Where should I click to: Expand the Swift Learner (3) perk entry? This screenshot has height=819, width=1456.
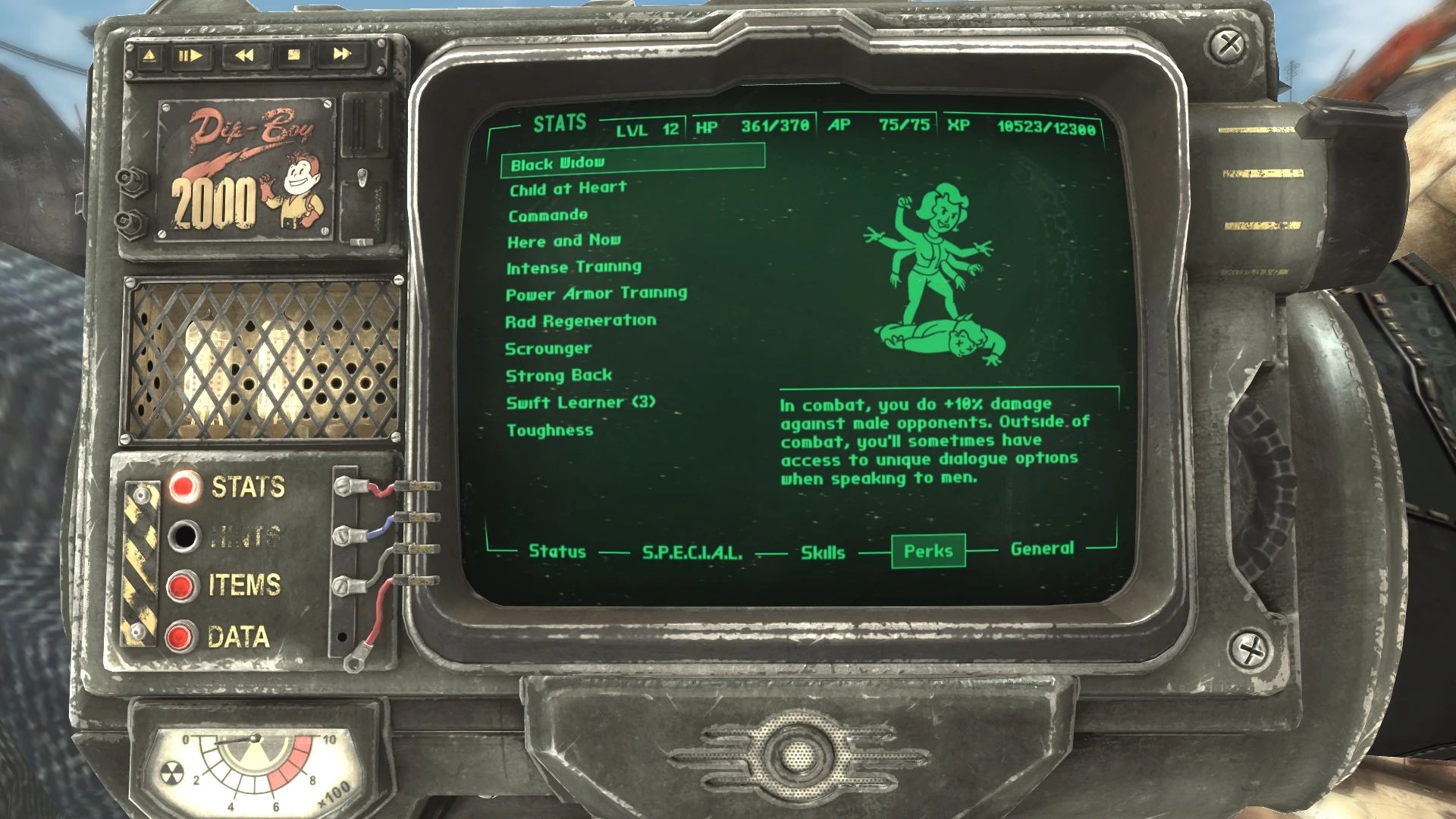582,403
